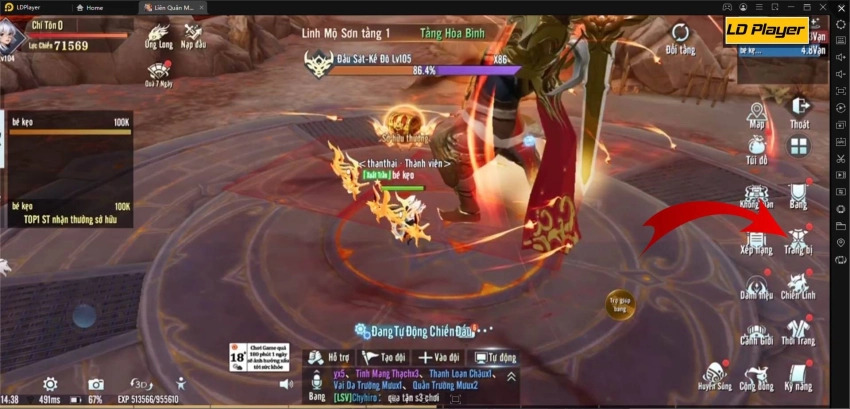Click the Thoát exit button
Screen dimensions: 850x409
(799, 112)
